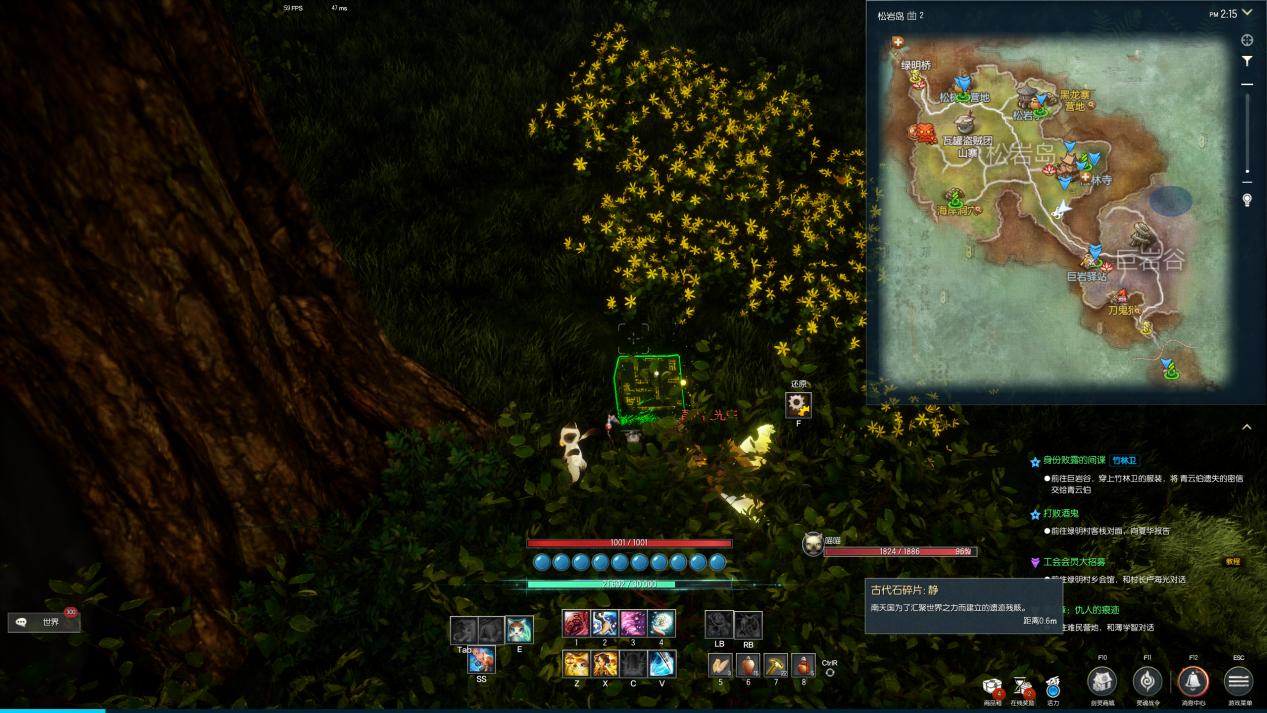This screenshot has height=713, width=1267.
Task: Open the 灵魂战令 spiral icon
Action: pyautogui.click(x=1147, y=681)
